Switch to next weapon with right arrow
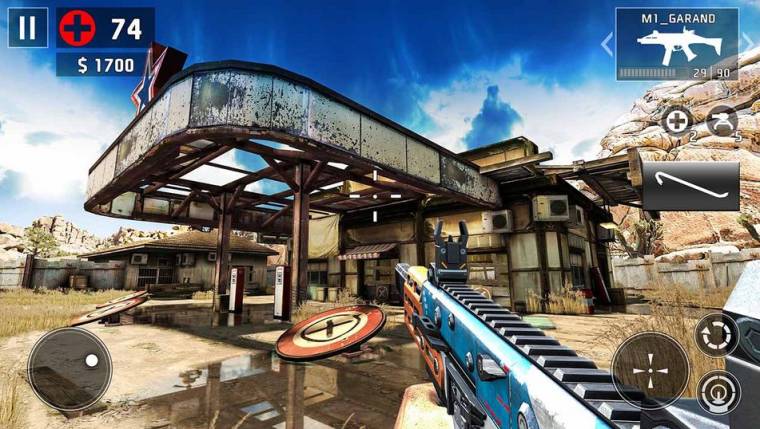The width and height of the screenshot is (760, 429). (748, 44)
